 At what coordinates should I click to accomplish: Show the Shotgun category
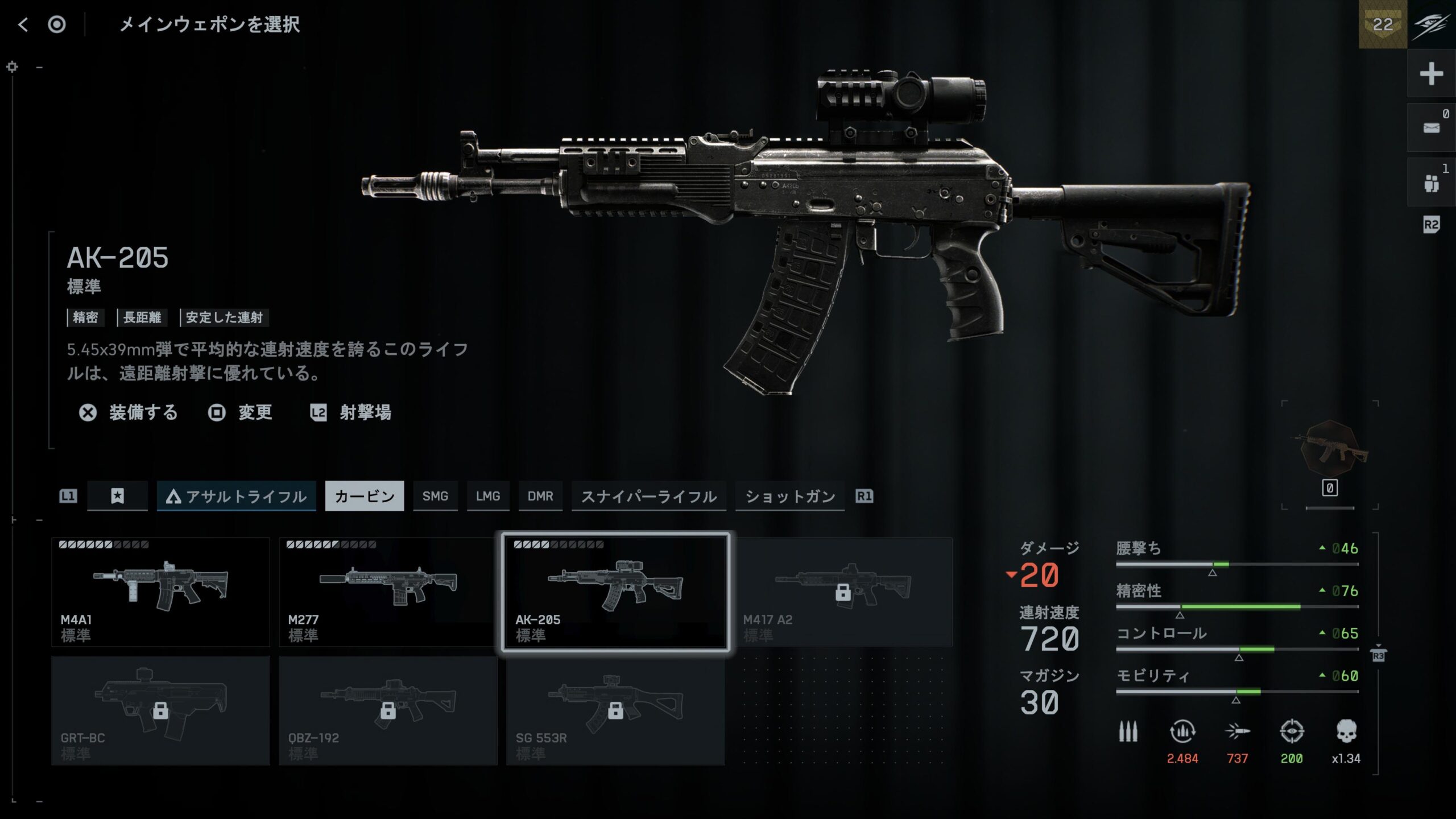click(x=790, y=497)
